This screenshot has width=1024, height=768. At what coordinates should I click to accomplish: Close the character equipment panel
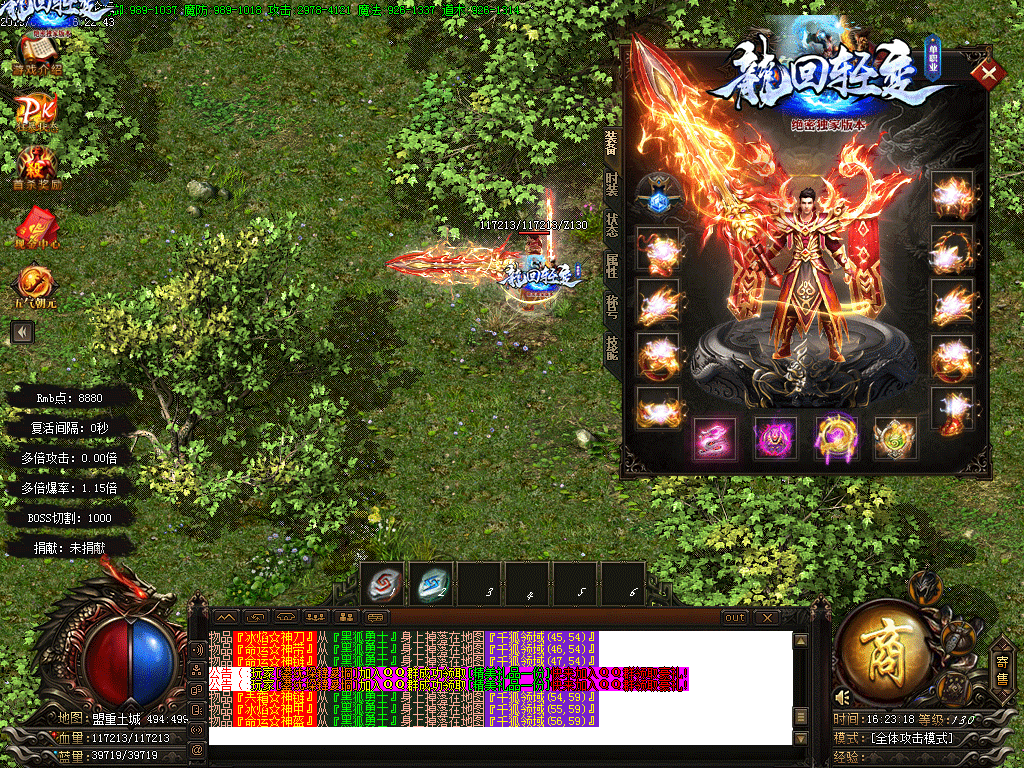989,73
